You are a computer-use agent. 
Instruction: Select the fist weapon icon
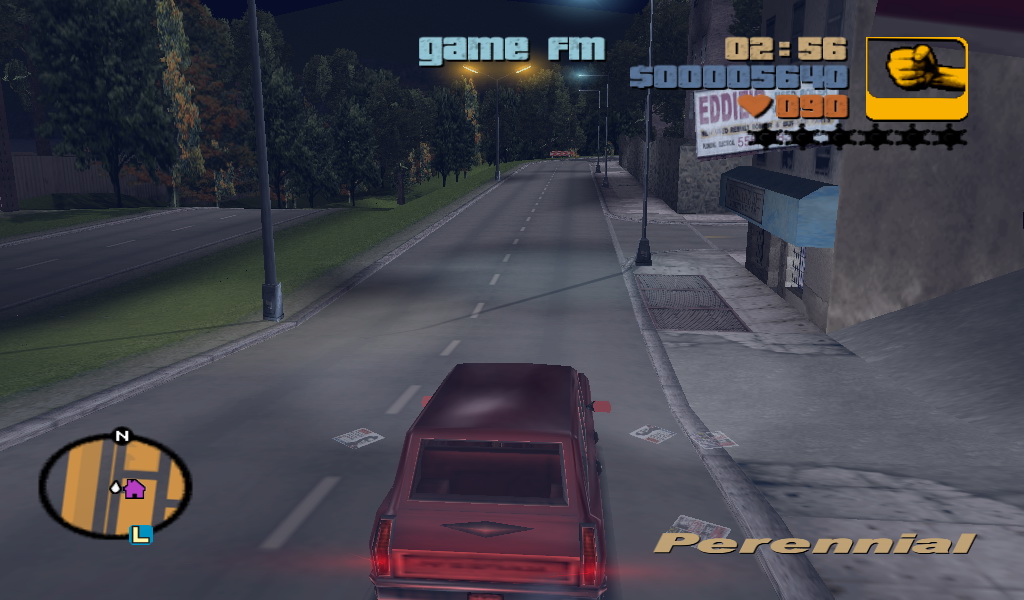tap(916, 78)
